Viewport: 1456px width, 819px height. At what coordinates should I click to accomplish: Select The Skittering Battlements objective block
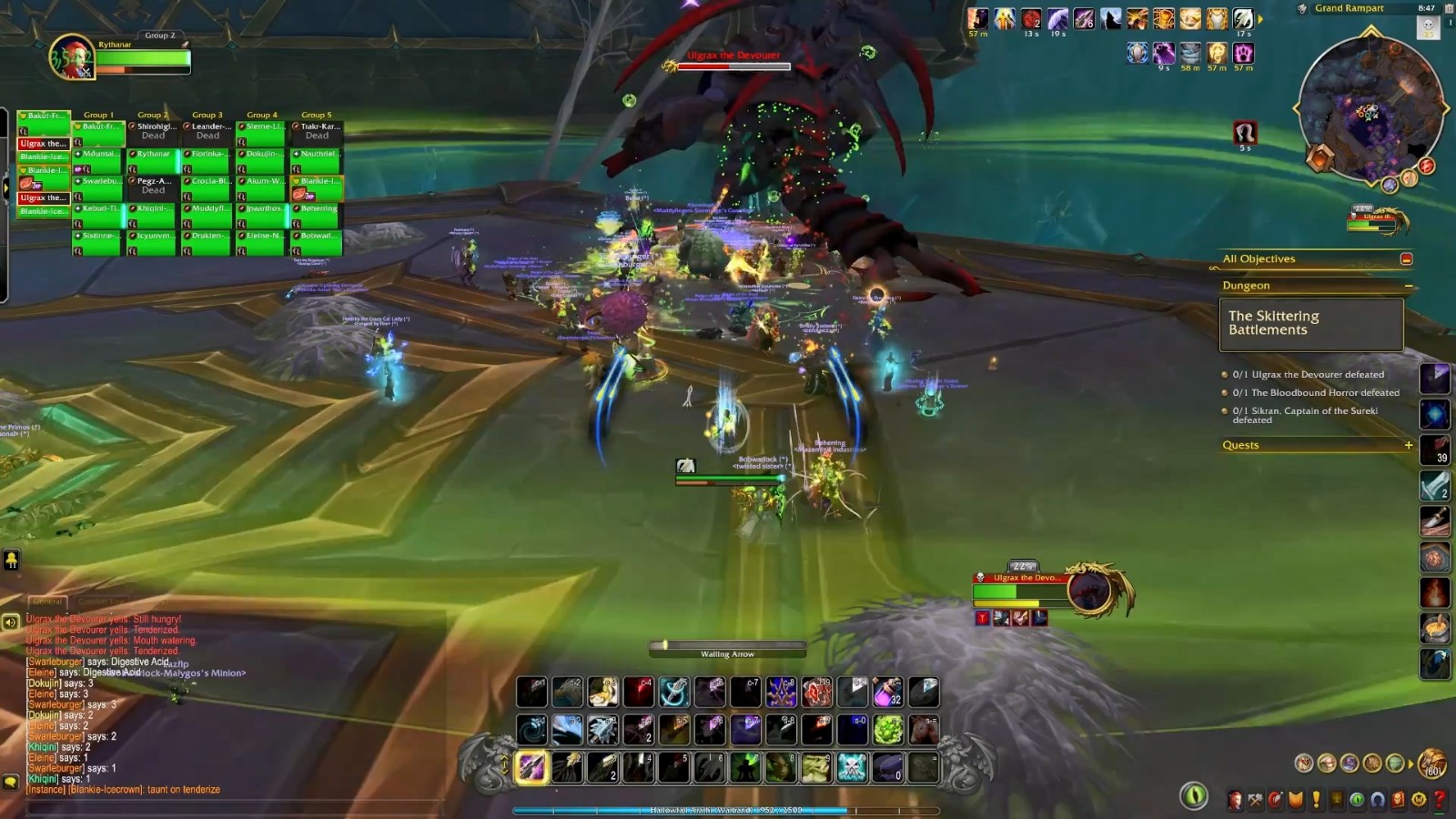point(1310,324)
